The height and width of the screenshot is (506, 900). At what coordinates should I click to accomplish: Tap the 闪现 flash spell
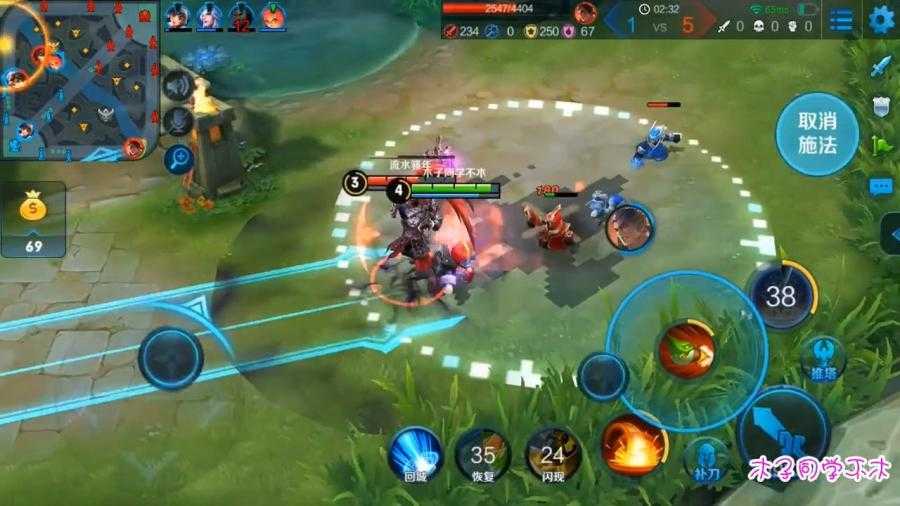click(x=552, y=453)
